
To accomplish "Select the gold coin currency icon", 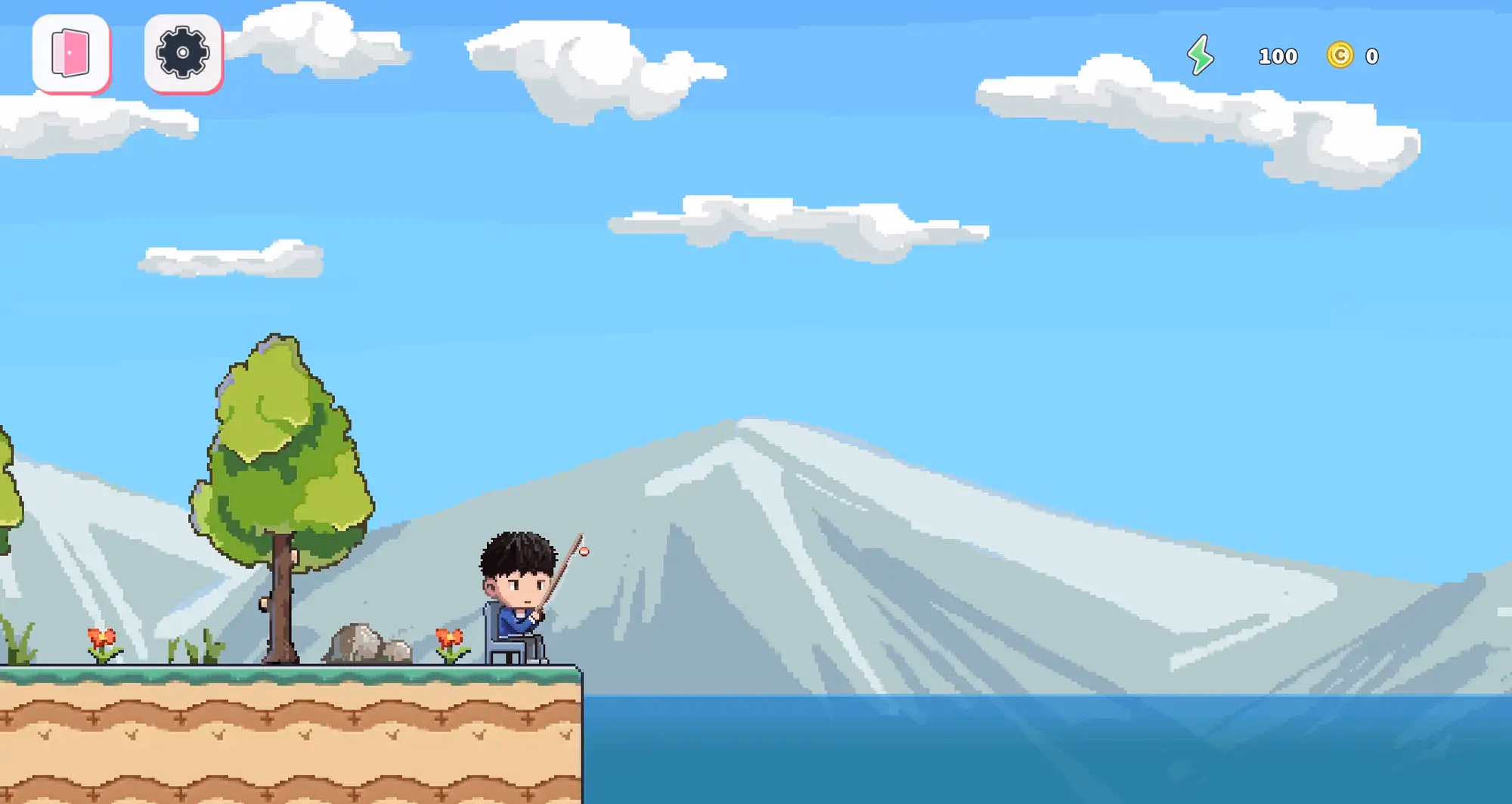I will [1340, 56].
